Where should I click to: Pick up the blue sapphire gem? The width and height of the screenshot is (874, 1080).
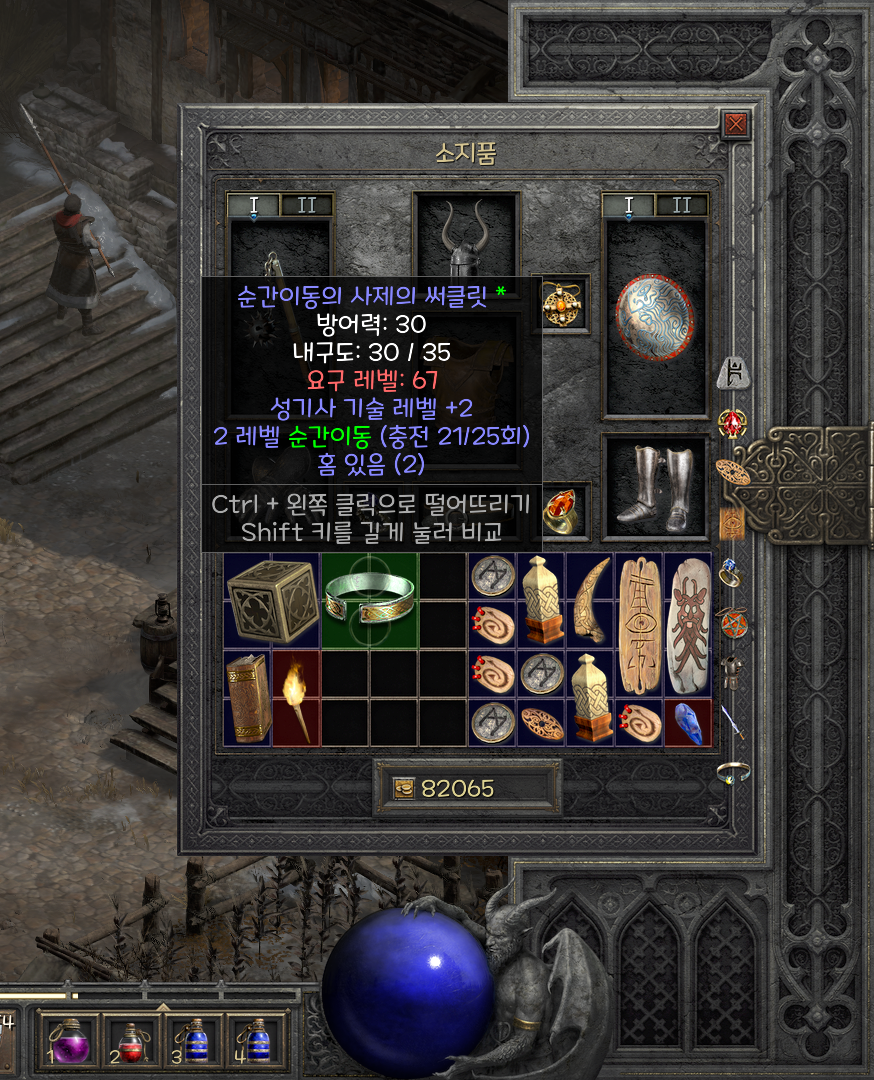688,722
